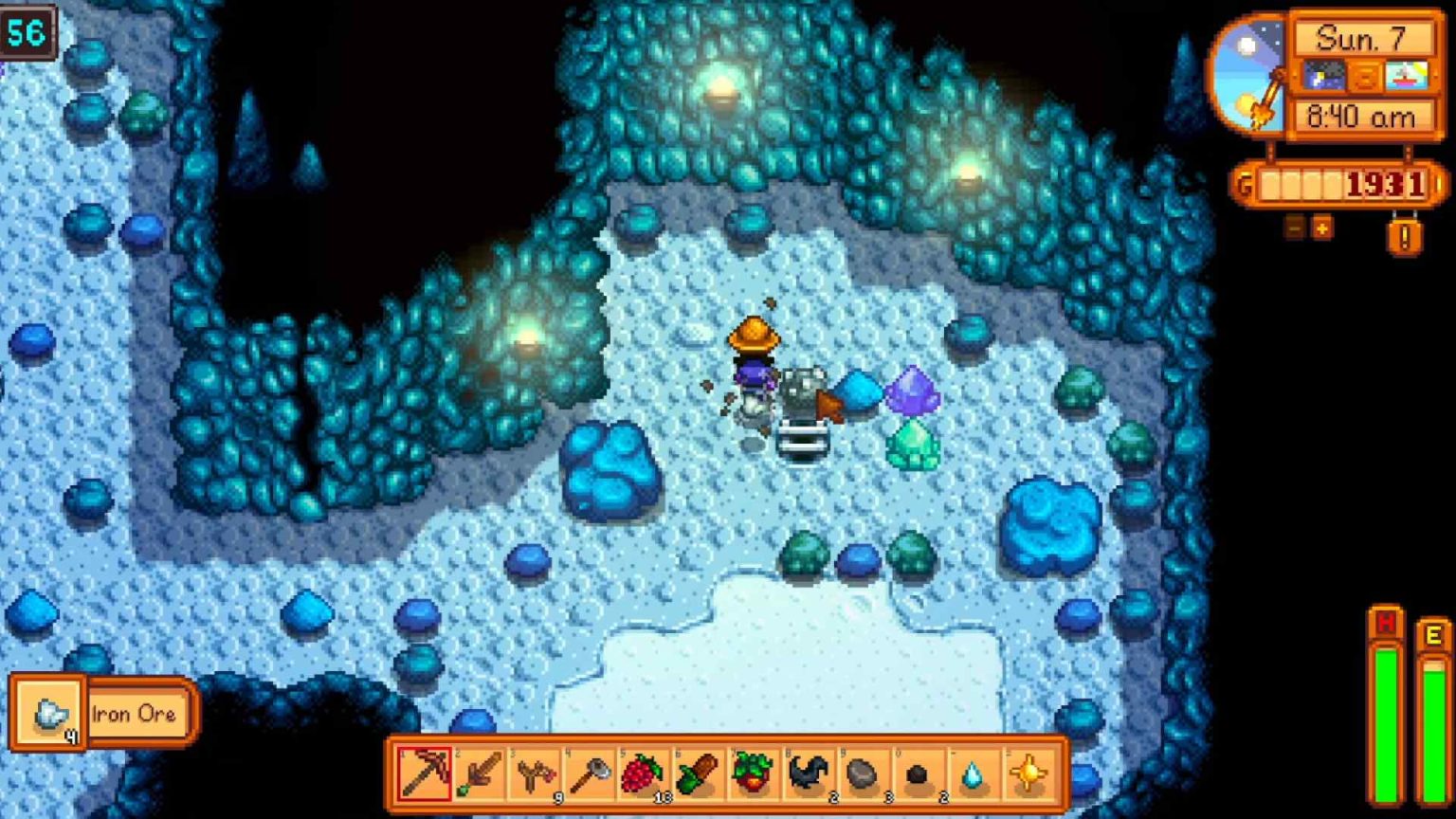Viewport: 1456px width, 819px height.
Task: Pick the salmonberry stack of 13
Action: [x=643, y=773]
